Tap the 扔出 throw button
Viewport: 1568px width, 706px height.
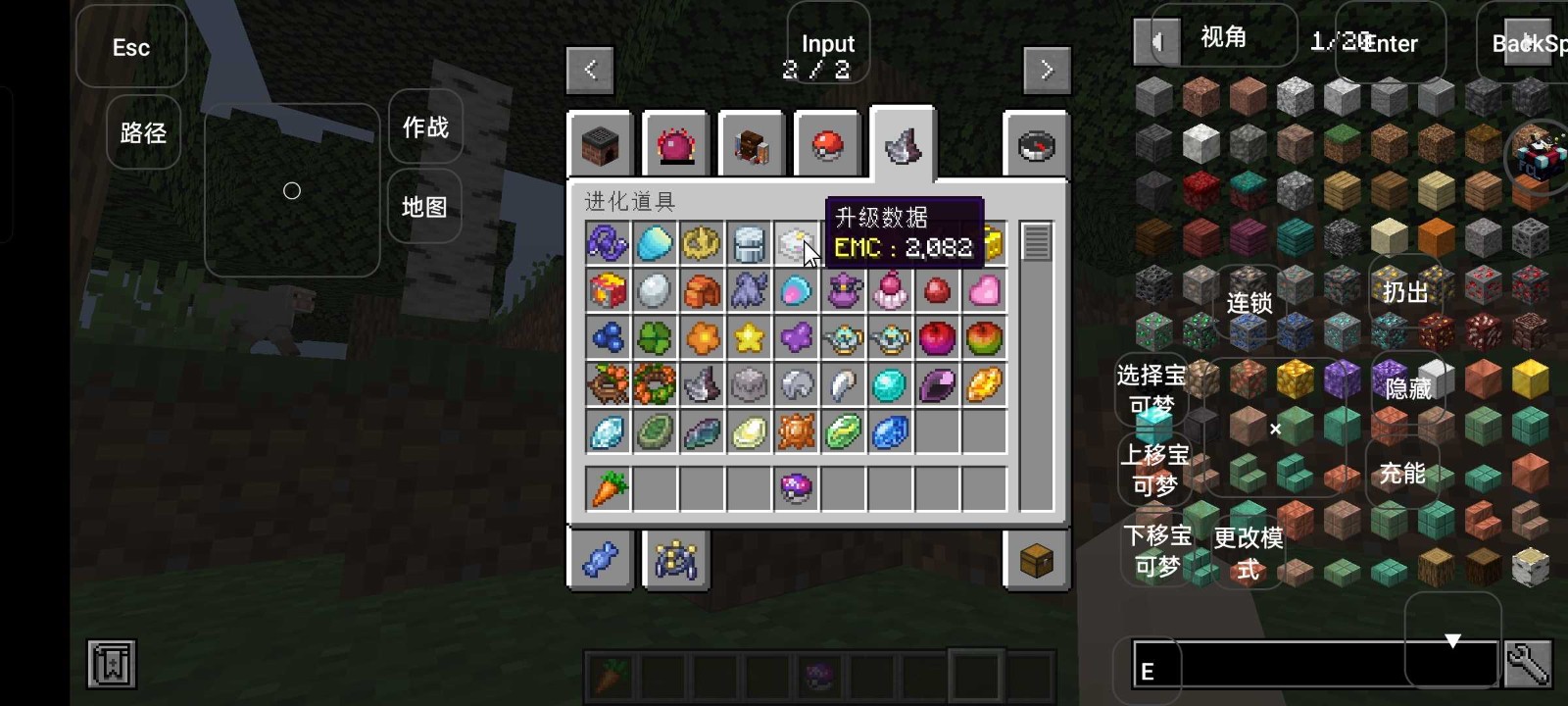(x=1405, y=291)
